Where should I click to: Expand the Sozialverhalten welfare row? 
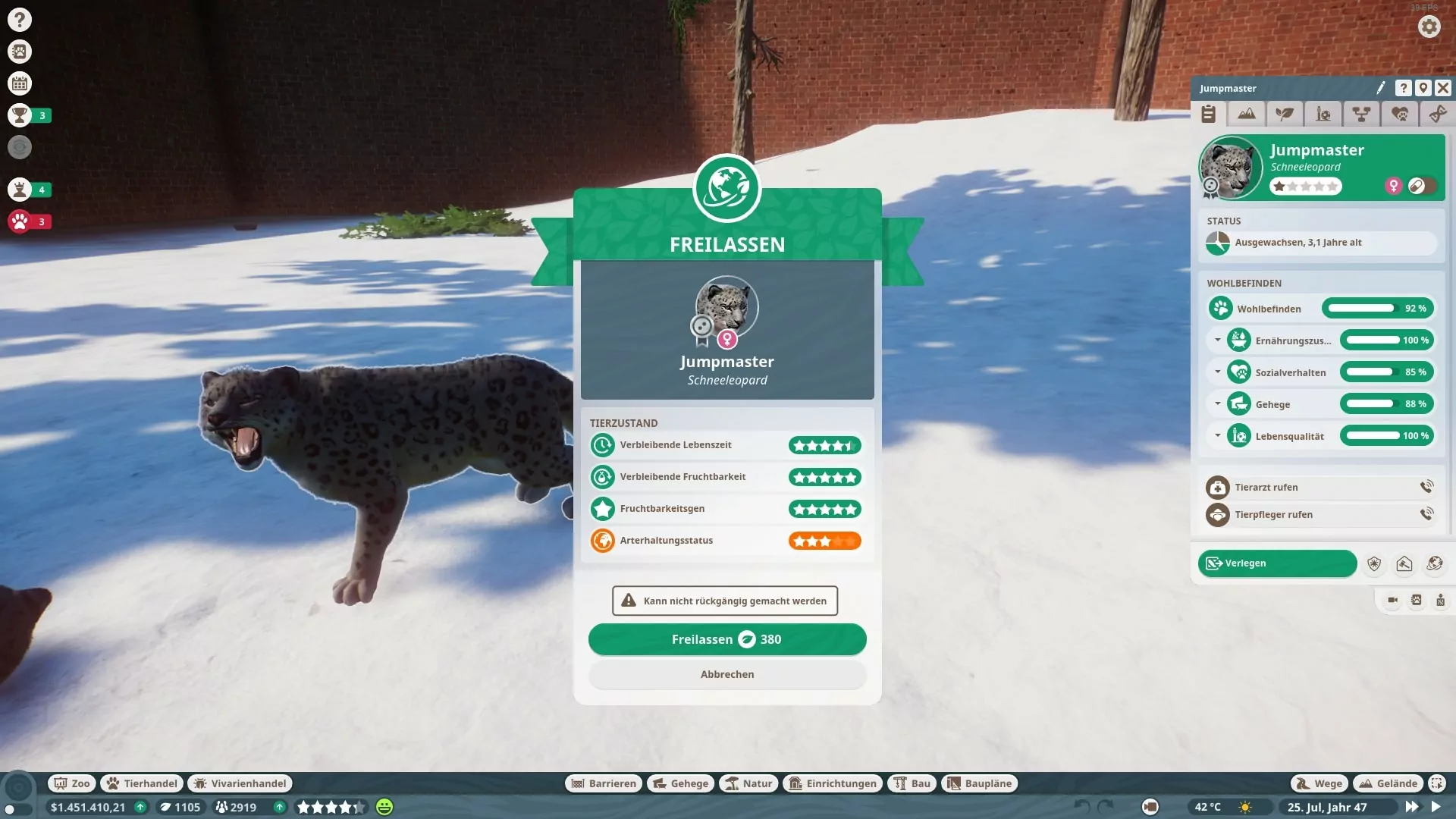coord(1218,372)
